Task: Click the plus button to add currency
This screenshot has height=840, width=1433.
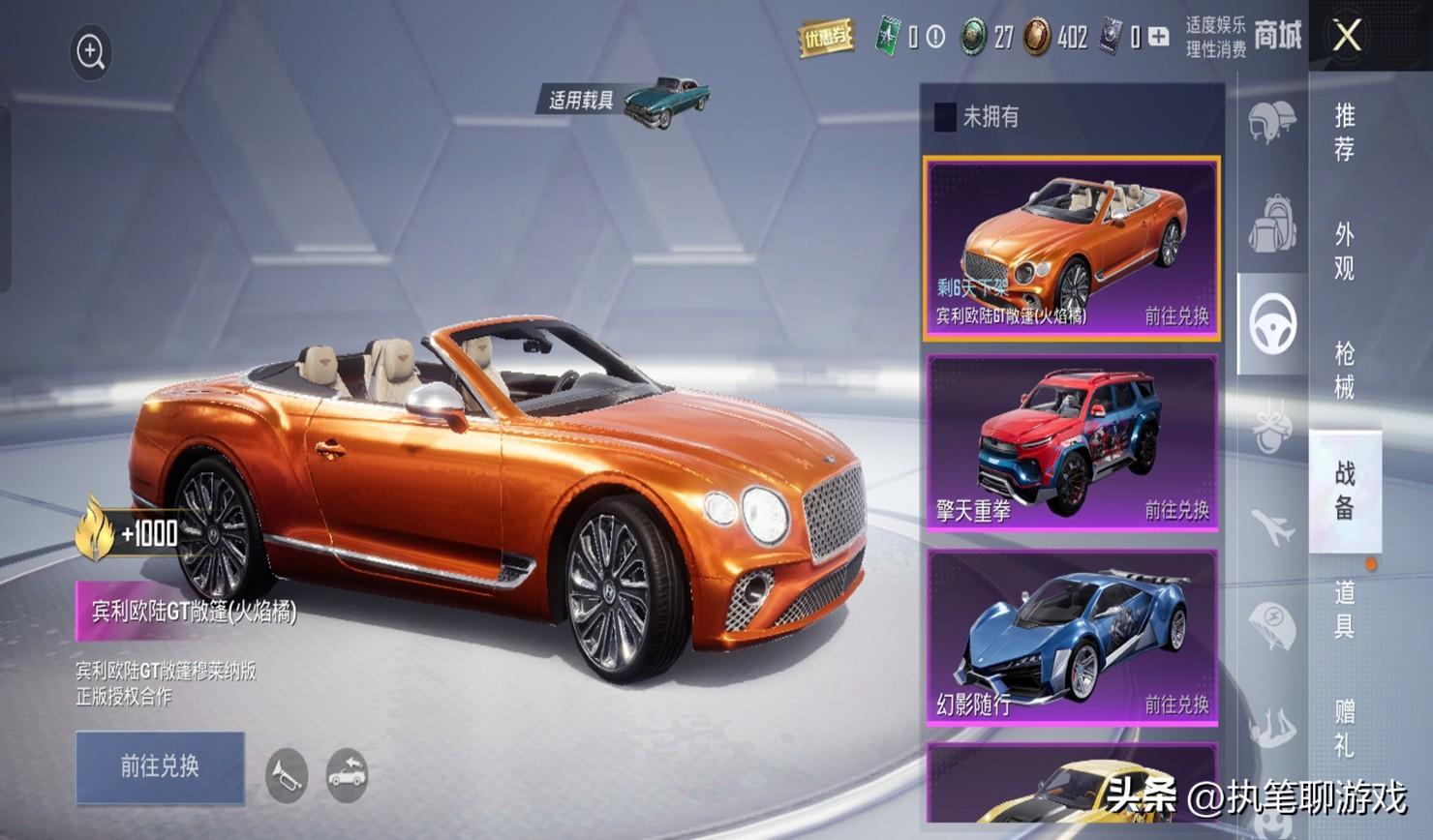Action: (x=1158, y=38)
